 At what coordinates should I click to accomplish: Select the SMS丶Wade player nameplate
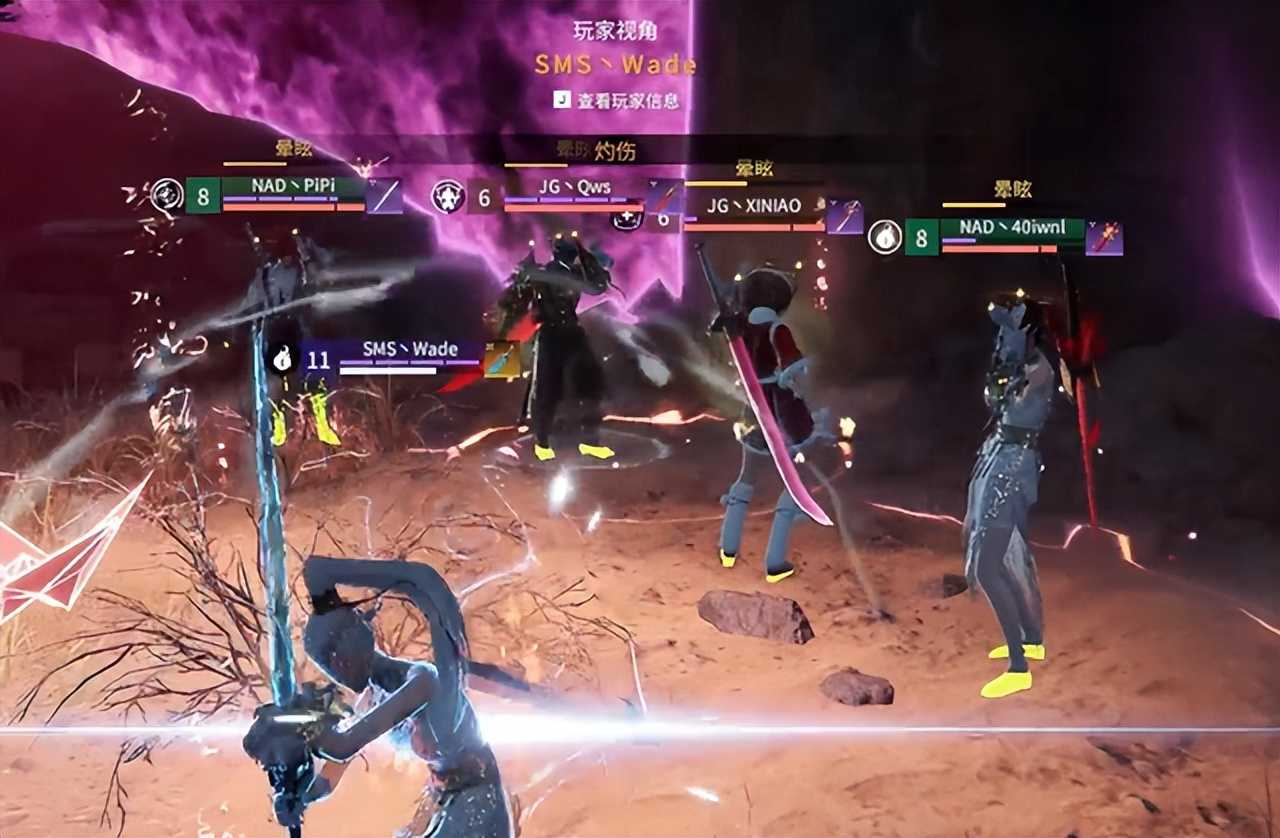point(410,349)
